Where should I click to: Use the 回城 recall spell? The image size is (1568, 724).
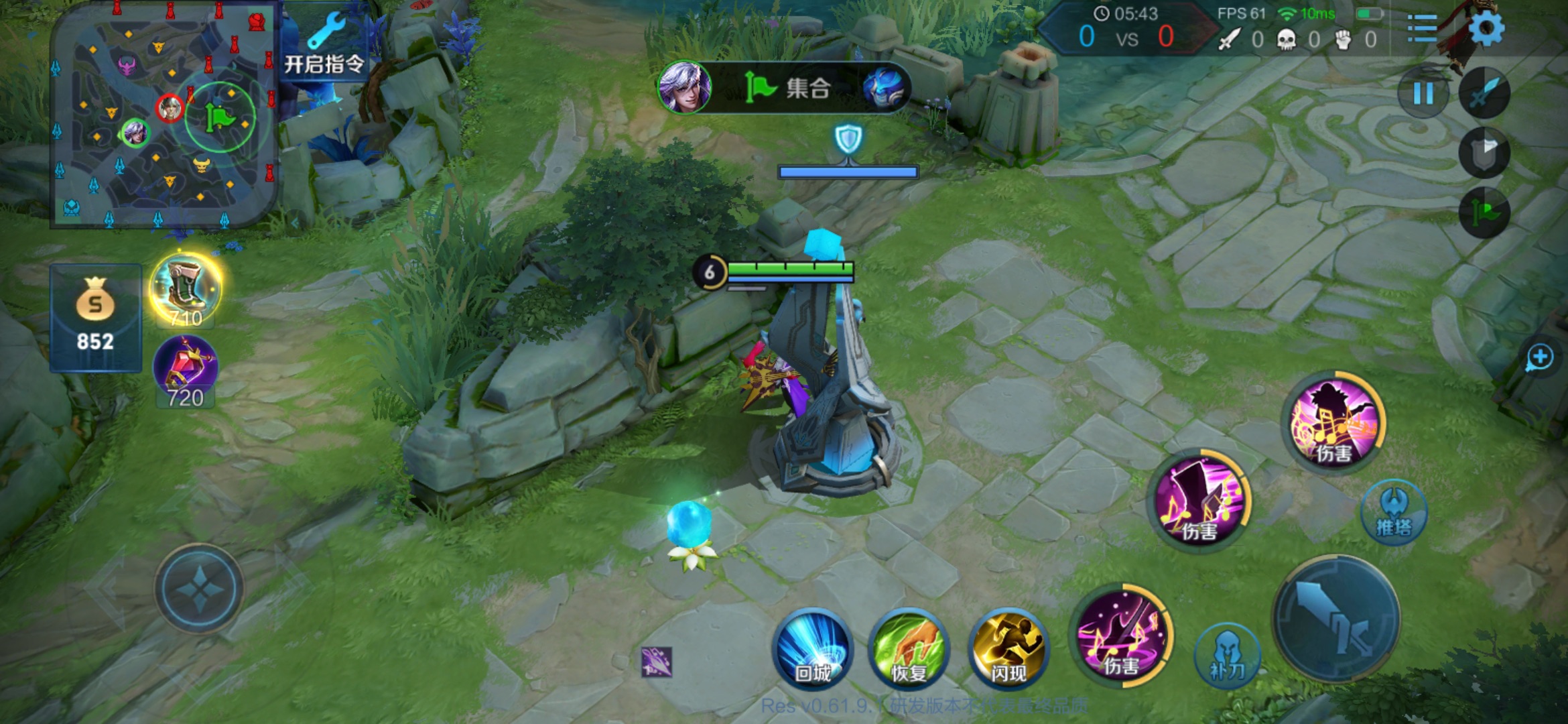(812, 649)
